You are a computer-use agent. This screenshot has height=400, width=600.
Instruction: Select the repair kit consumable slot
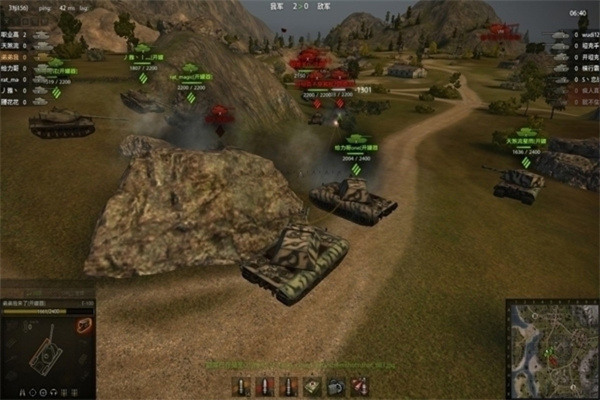(x=311, y=385)
